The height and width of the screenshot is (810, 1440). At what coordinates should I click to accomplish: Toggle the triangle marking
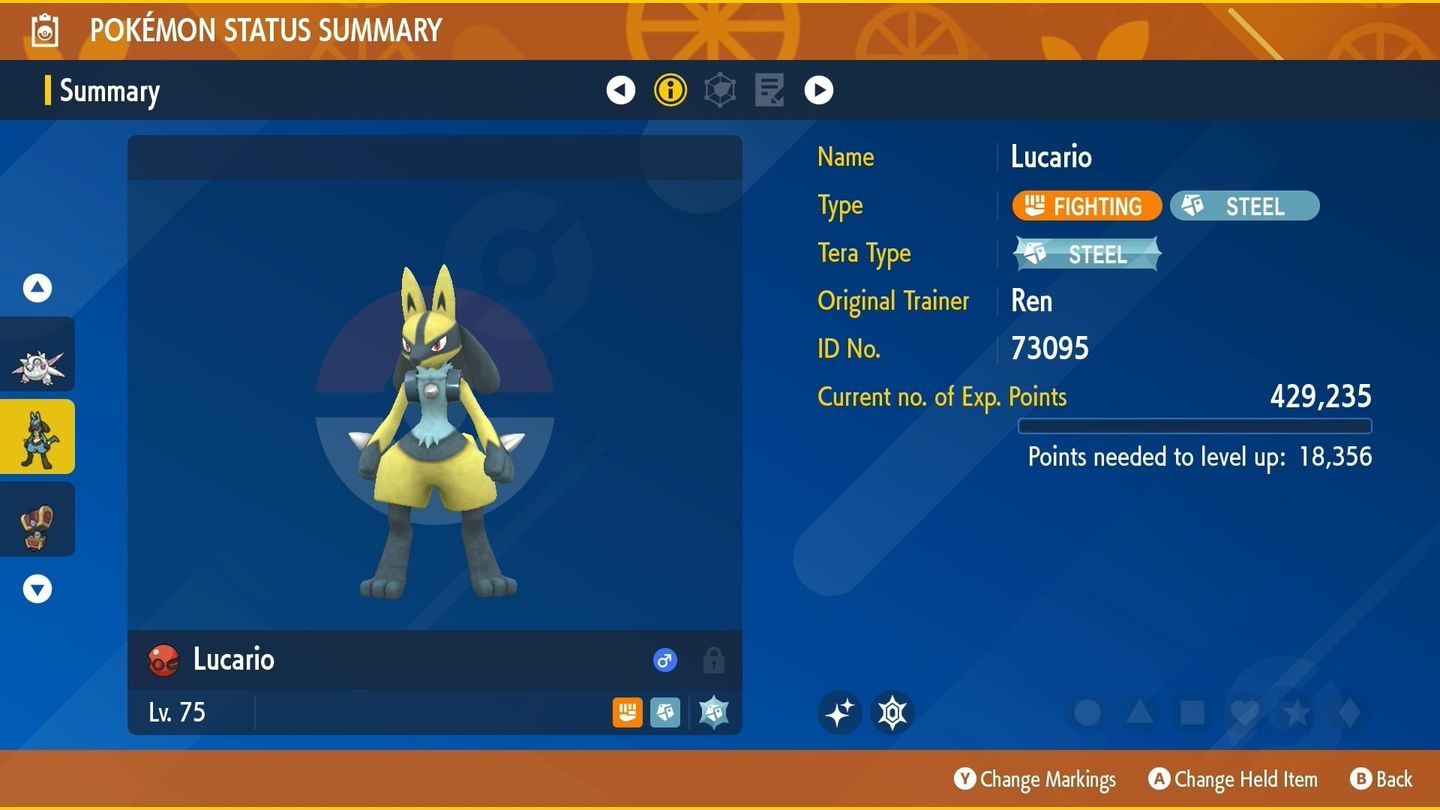coord(1140,713)
